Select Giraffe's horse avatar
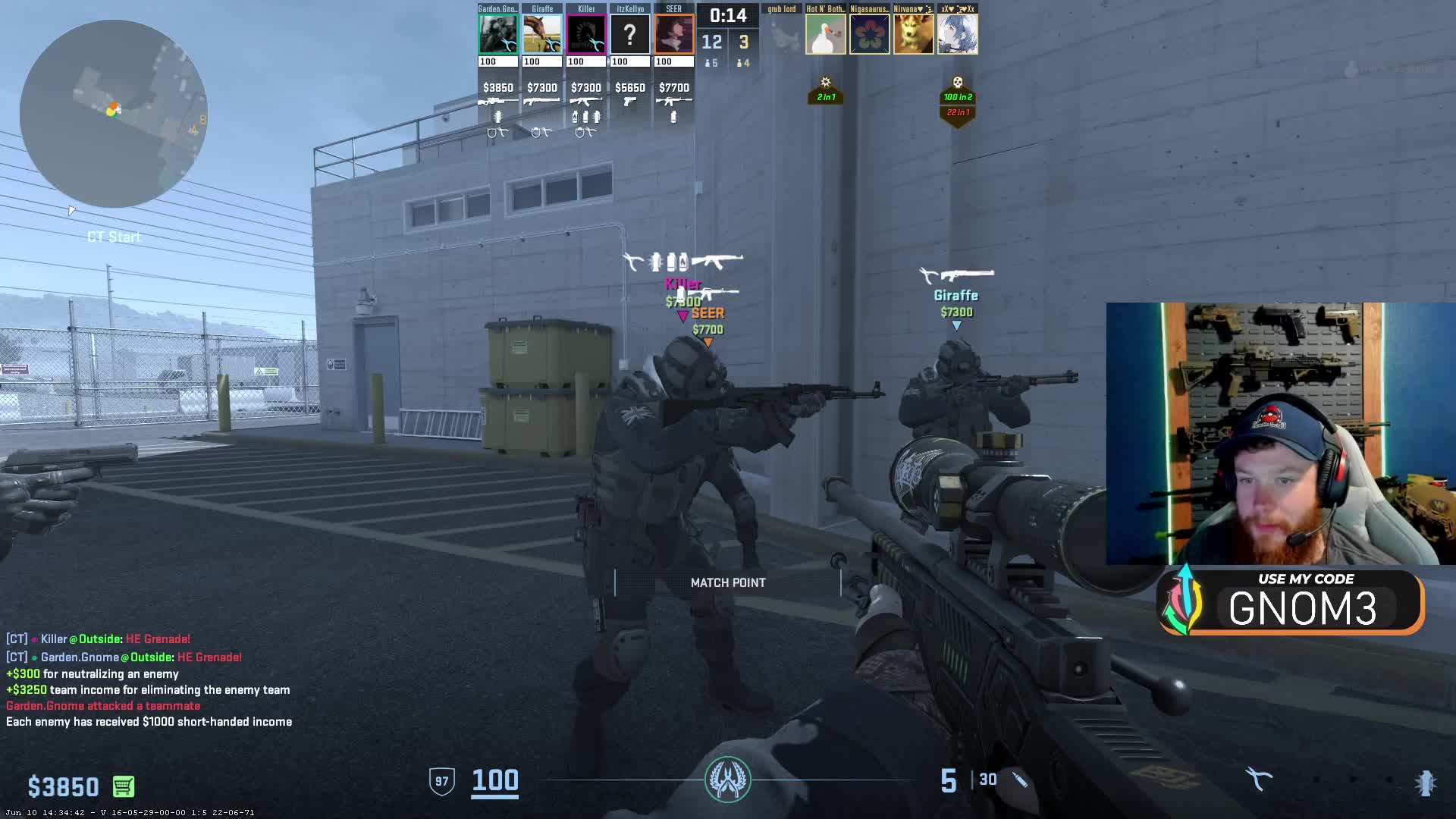Screen dimensions: 1456x819 pyautogui.click(x=542, y=34)
